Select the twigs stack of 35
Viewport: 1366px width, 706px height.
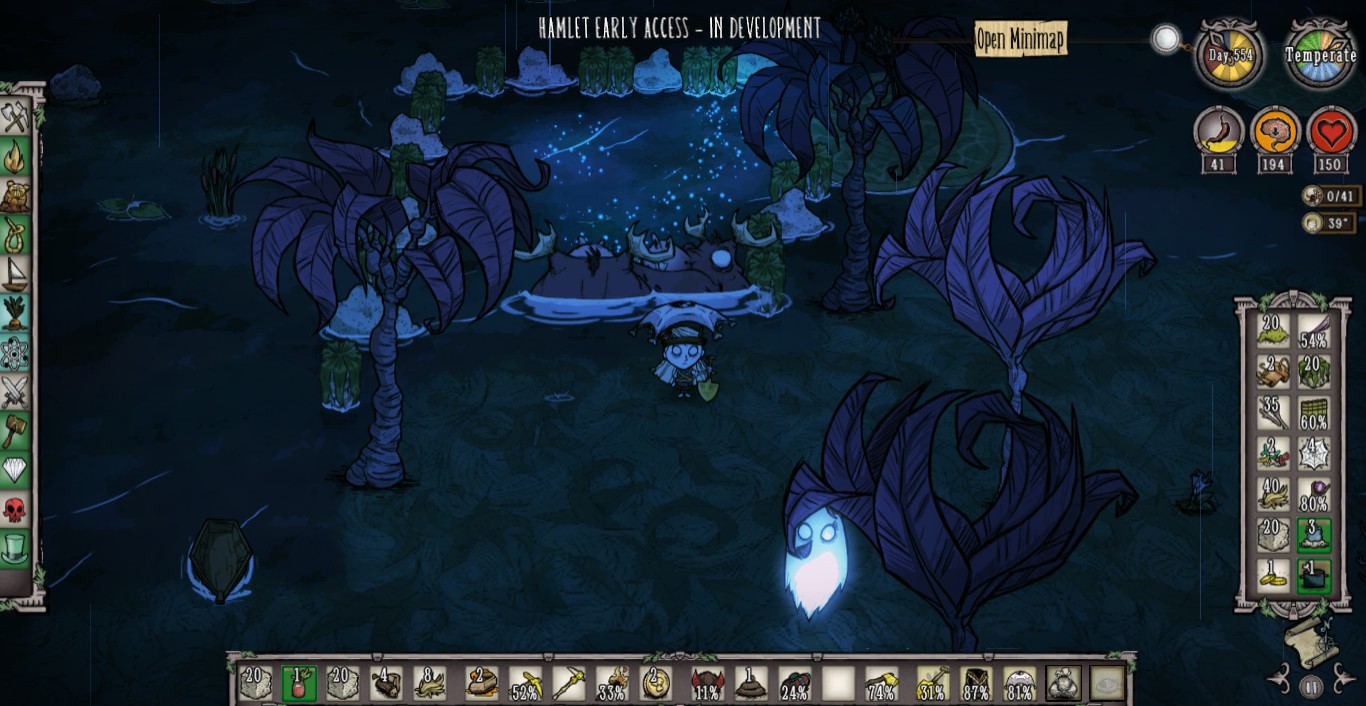click(x=1273, y=412)
